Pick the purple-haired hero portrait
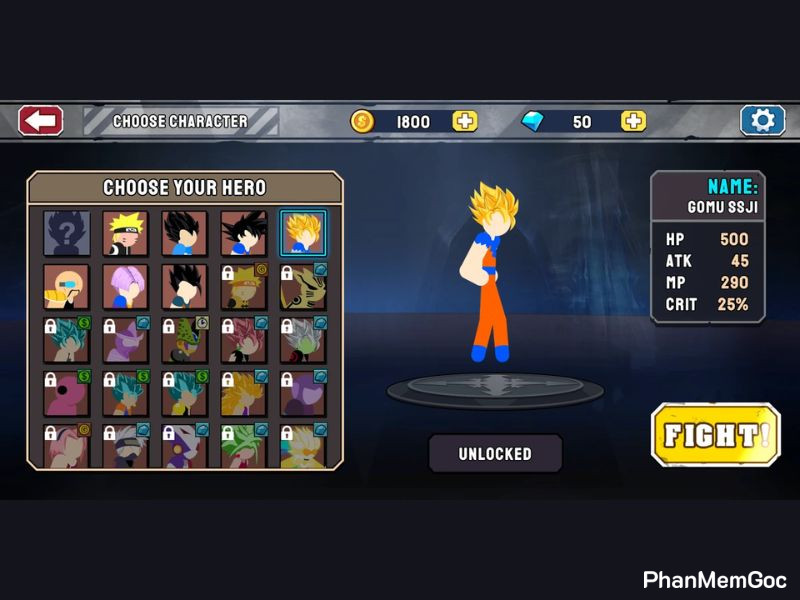This screenshot has width=800, height=600. [126, 287]
